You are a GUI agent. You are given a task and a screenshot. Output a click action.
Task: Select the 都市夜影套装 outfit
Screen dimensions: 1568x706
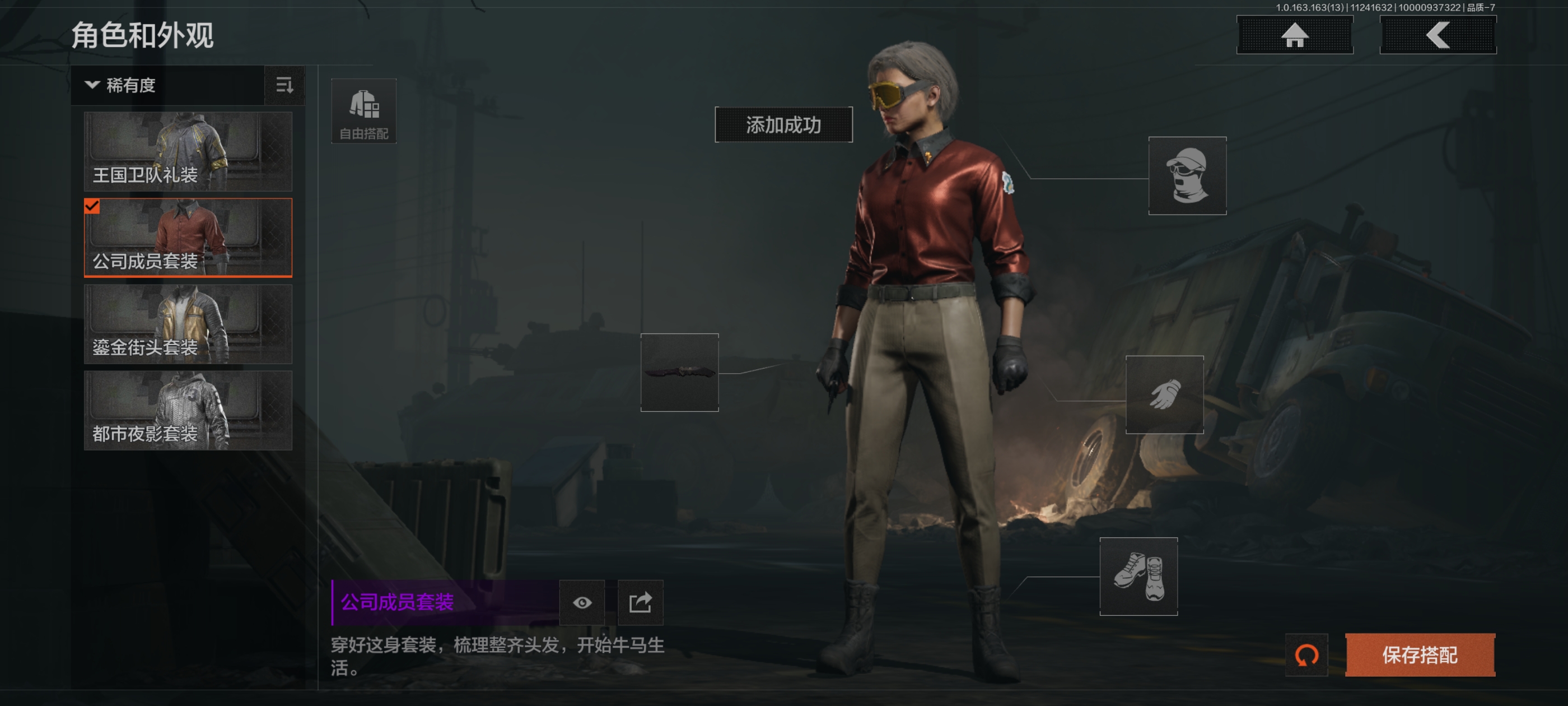click(188, 411)
